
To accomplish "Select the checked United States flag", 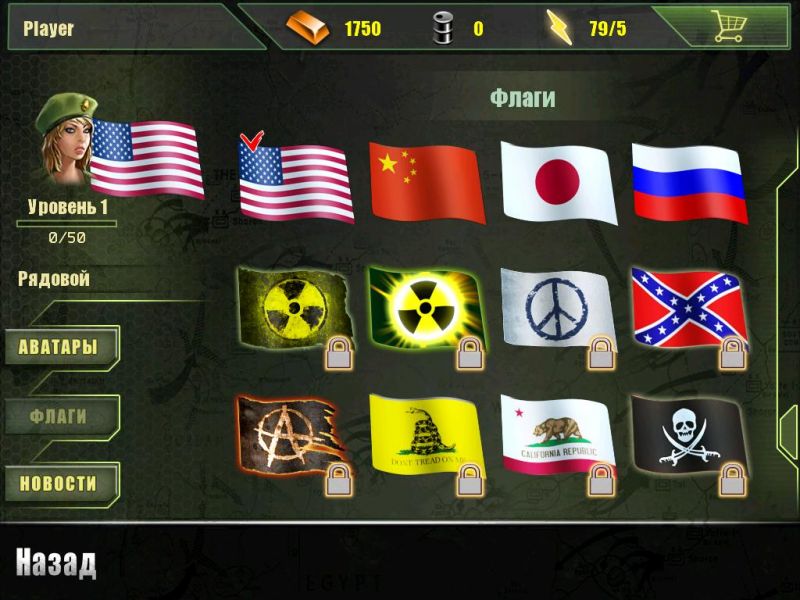I will (296, 178).
